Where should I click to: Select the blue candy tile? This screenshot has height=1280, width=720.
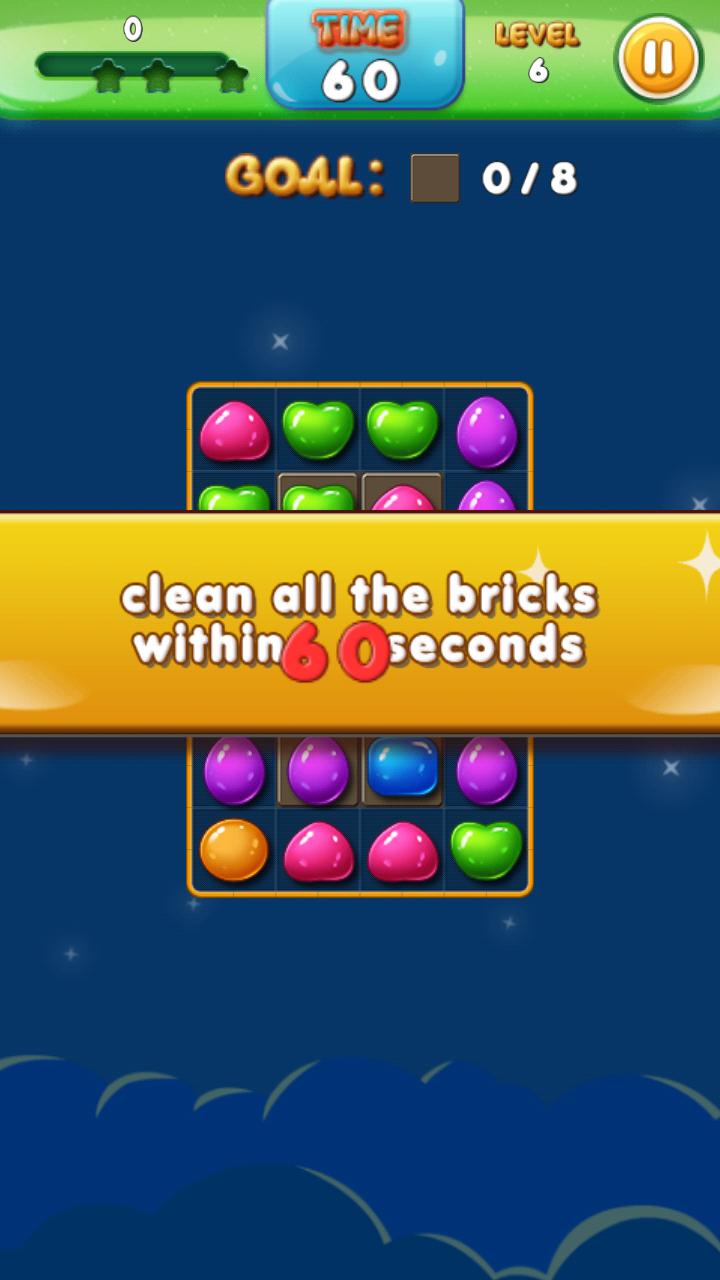point(403,767)
